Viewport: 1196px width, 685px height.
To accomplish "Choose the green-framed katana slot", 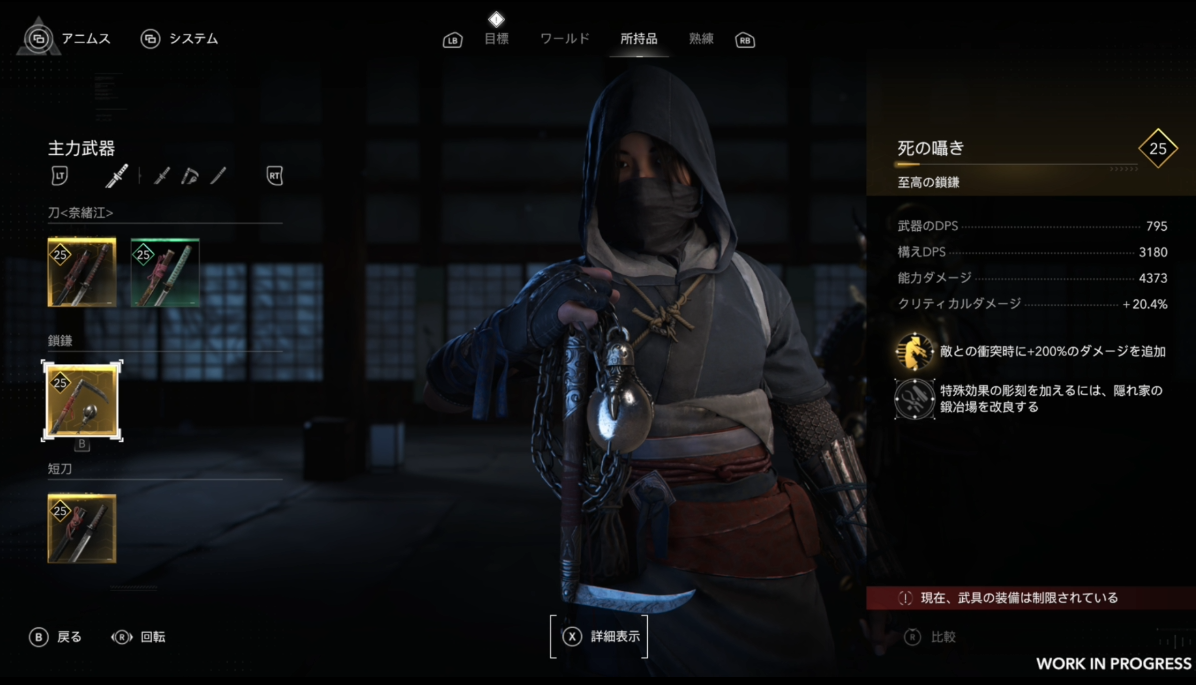I will (x=165, y=272).
